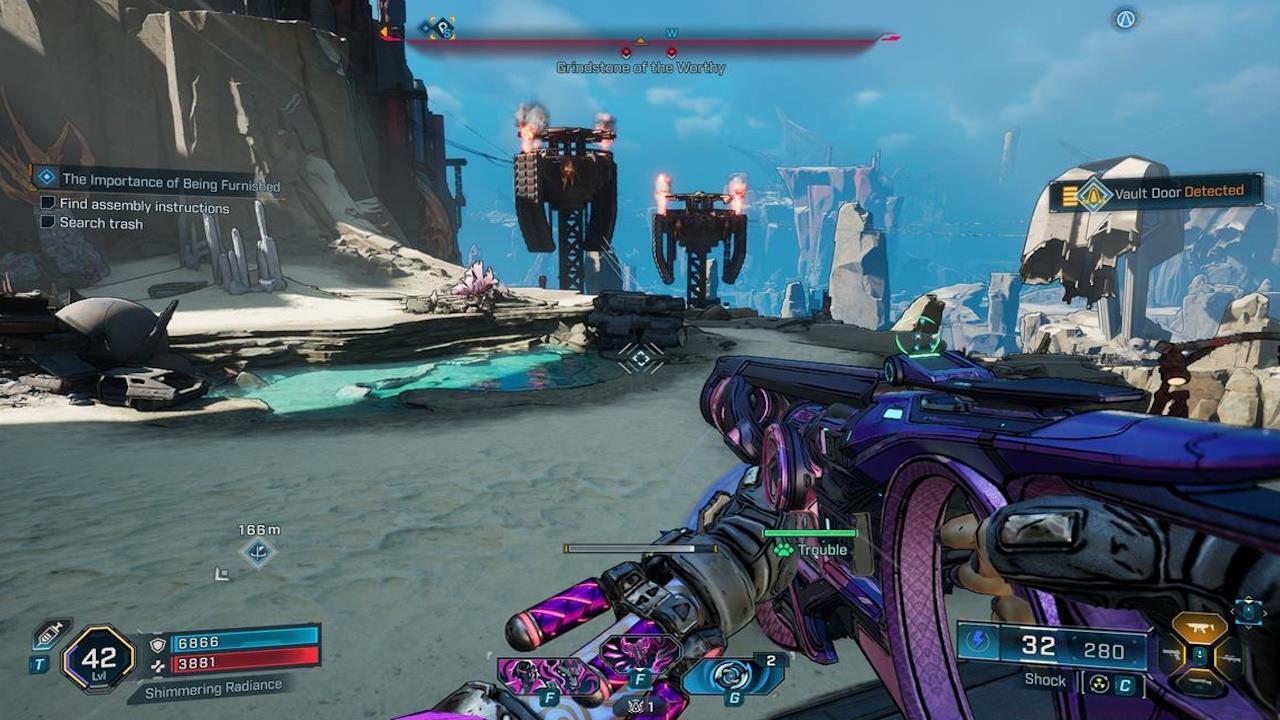Click the Level 42 badge
This screenshot has height=720, width=1280.
[x=100, y=658]
